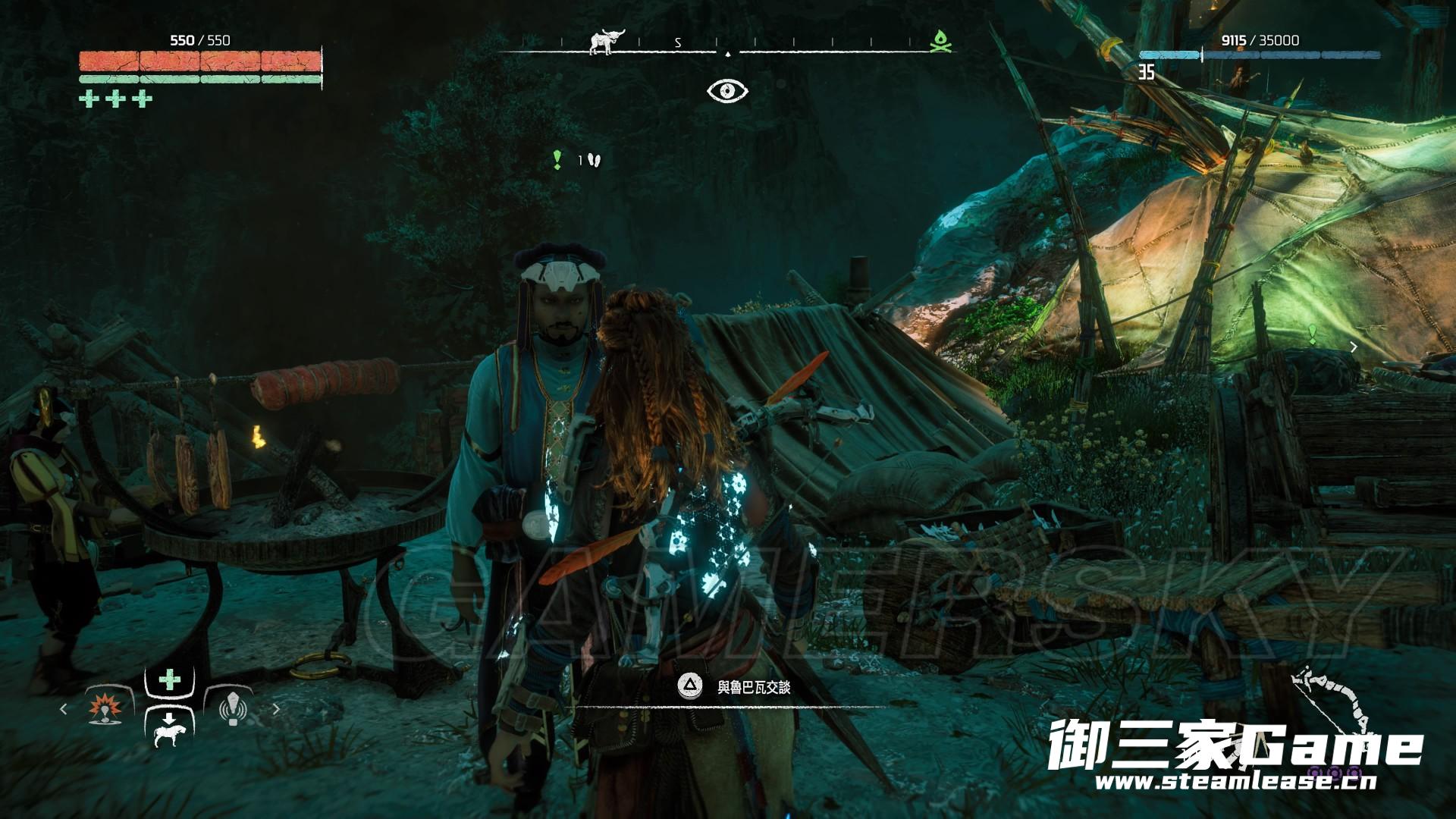The image size is (1456, 819).
Task: Select the green campfire compass marker
Action: tap(940, 41)
